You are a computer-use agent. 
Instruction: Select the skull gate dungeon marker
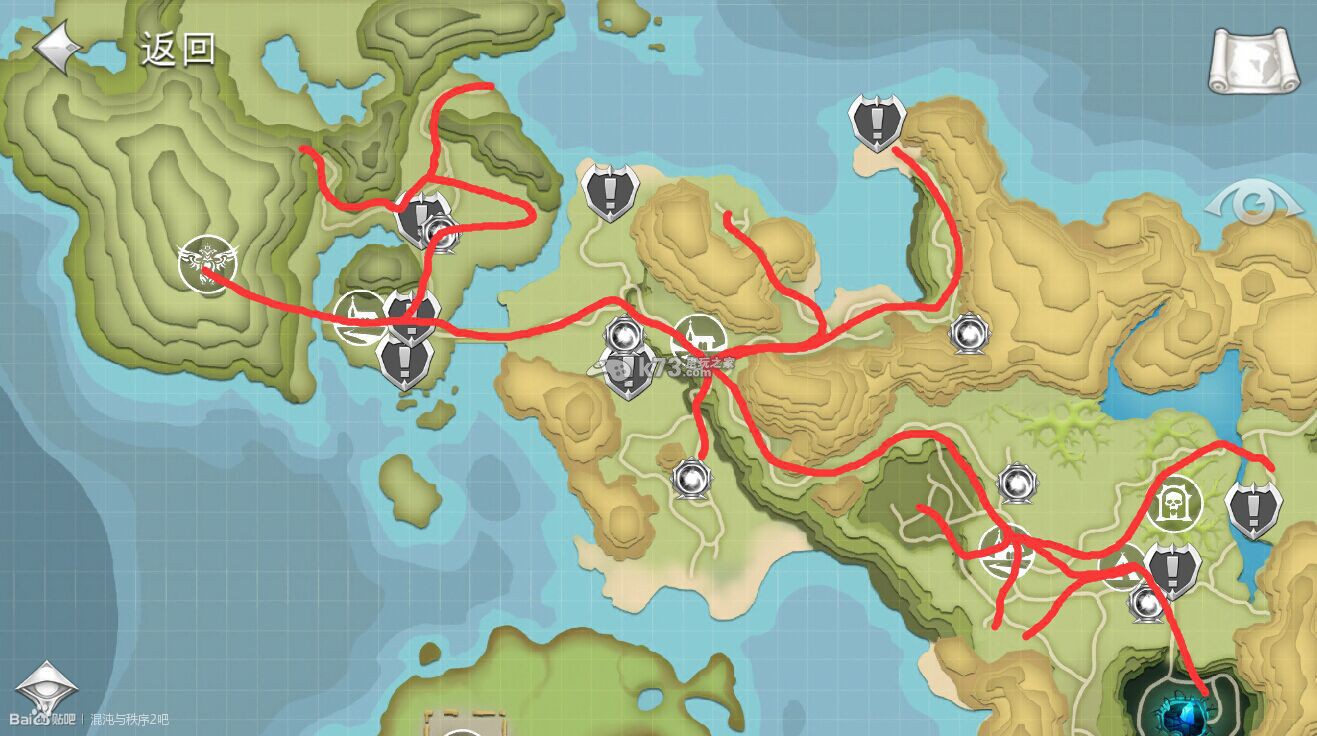pos(1175,504)
